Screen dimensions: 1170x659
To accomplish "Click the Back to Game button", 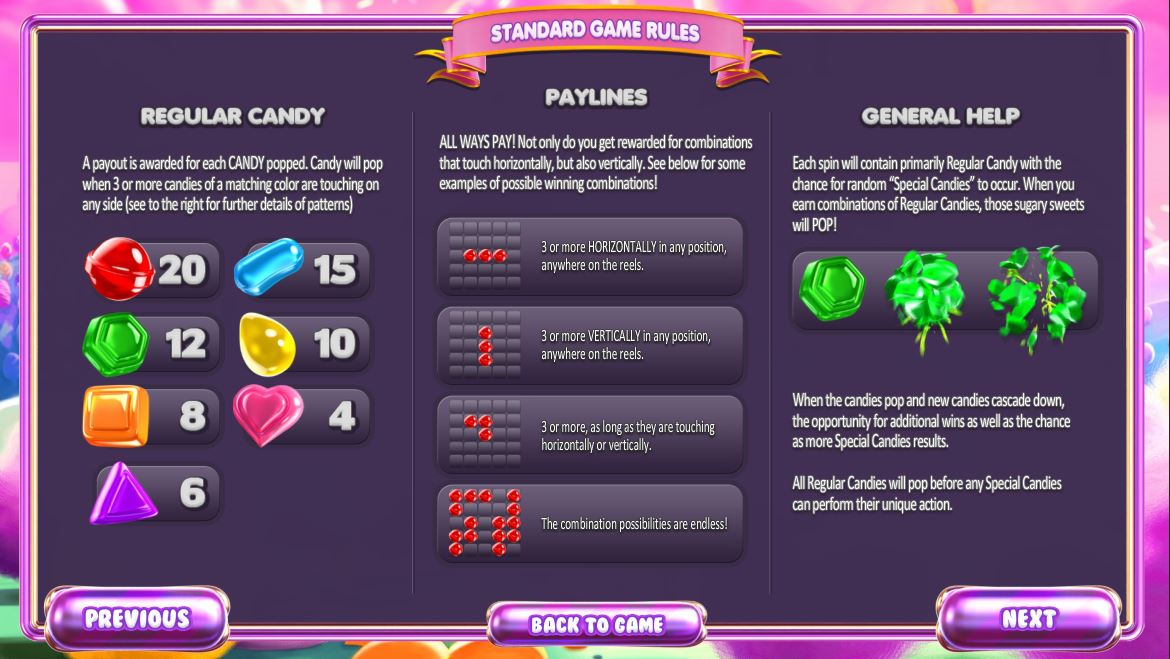I will pyautogui.click(x=596, y=625).
